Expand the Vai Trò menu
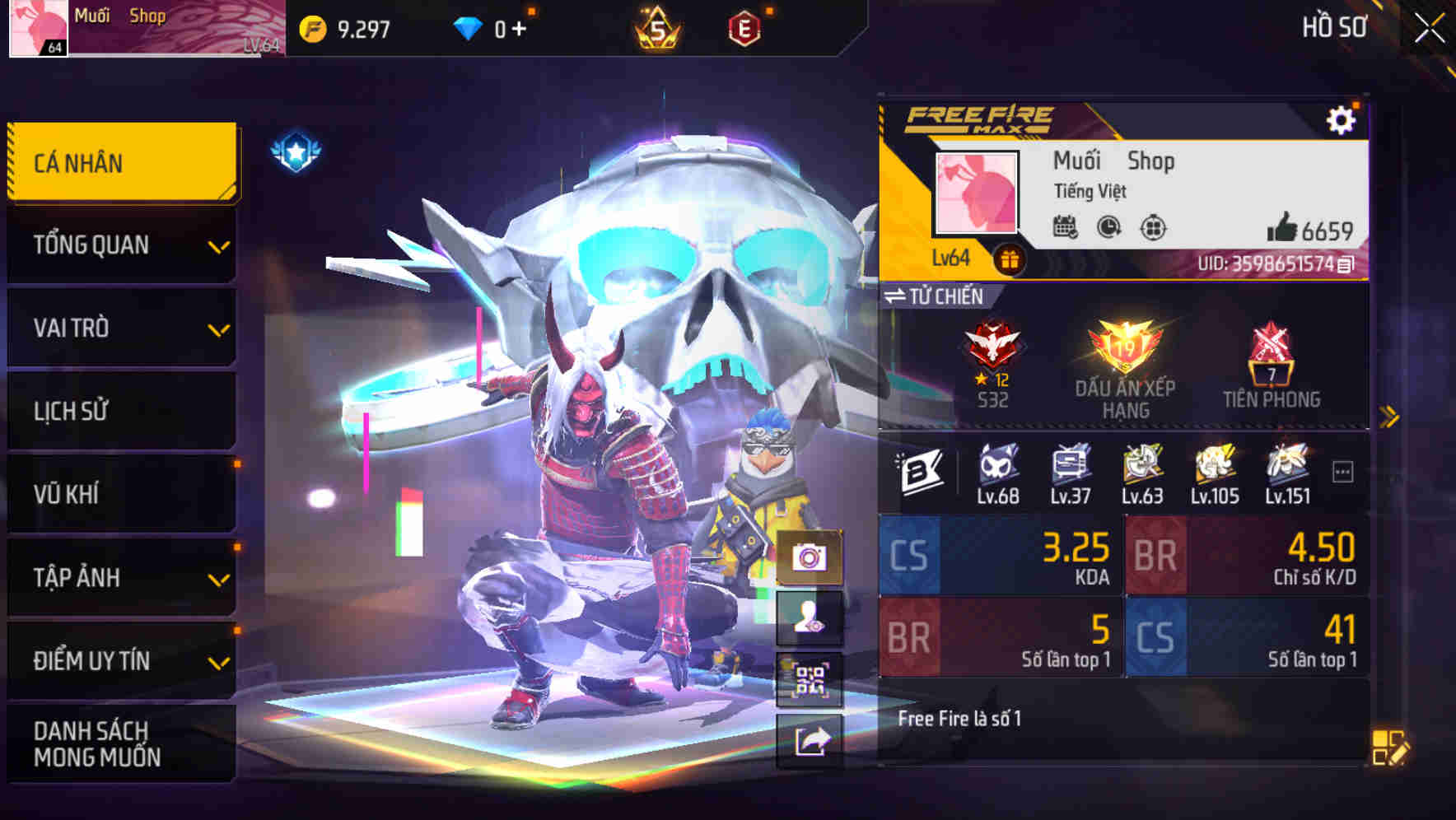This screenshot has width=1456, height=820. (120, 328)
